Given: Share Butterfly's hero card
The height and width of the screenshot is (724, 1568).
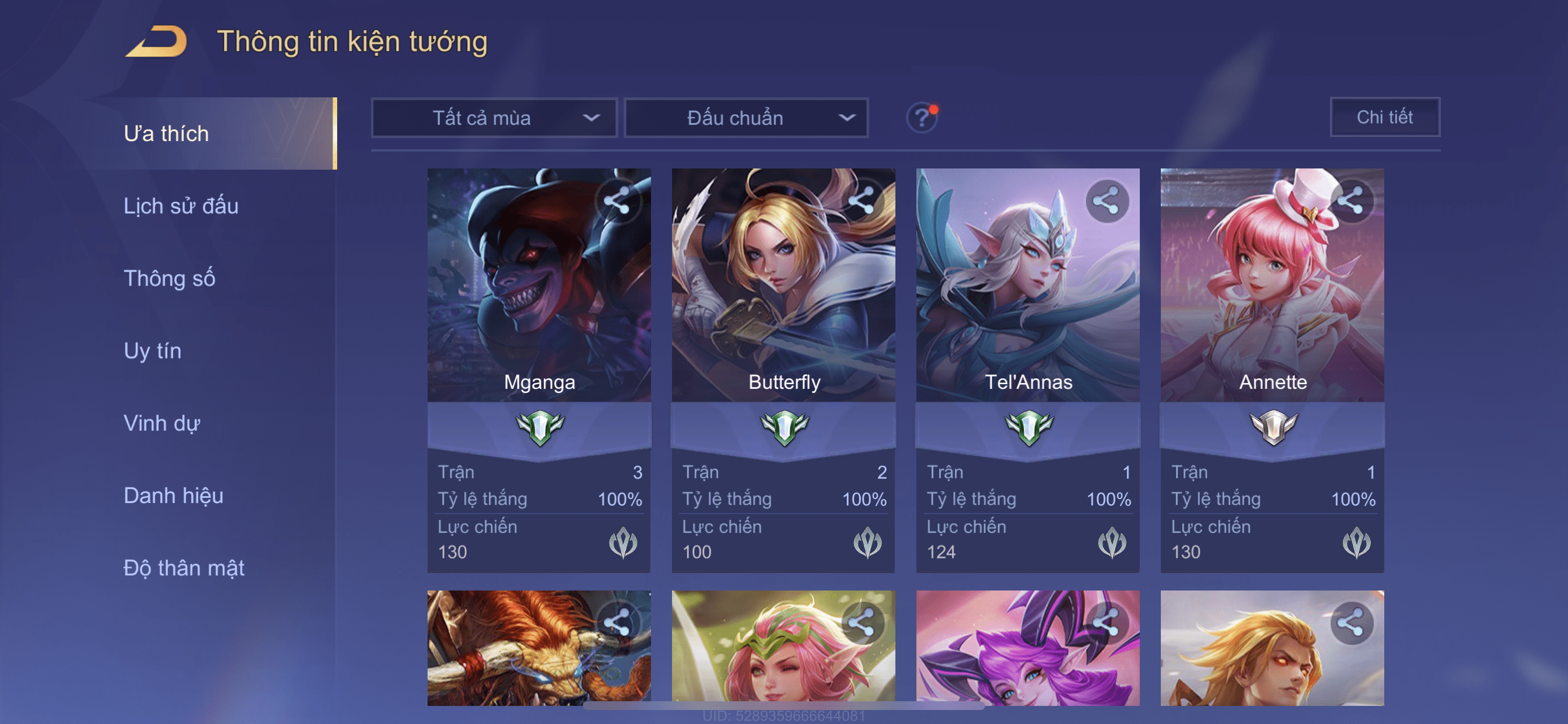Looking at the screenshot, I should pos(862,200).
